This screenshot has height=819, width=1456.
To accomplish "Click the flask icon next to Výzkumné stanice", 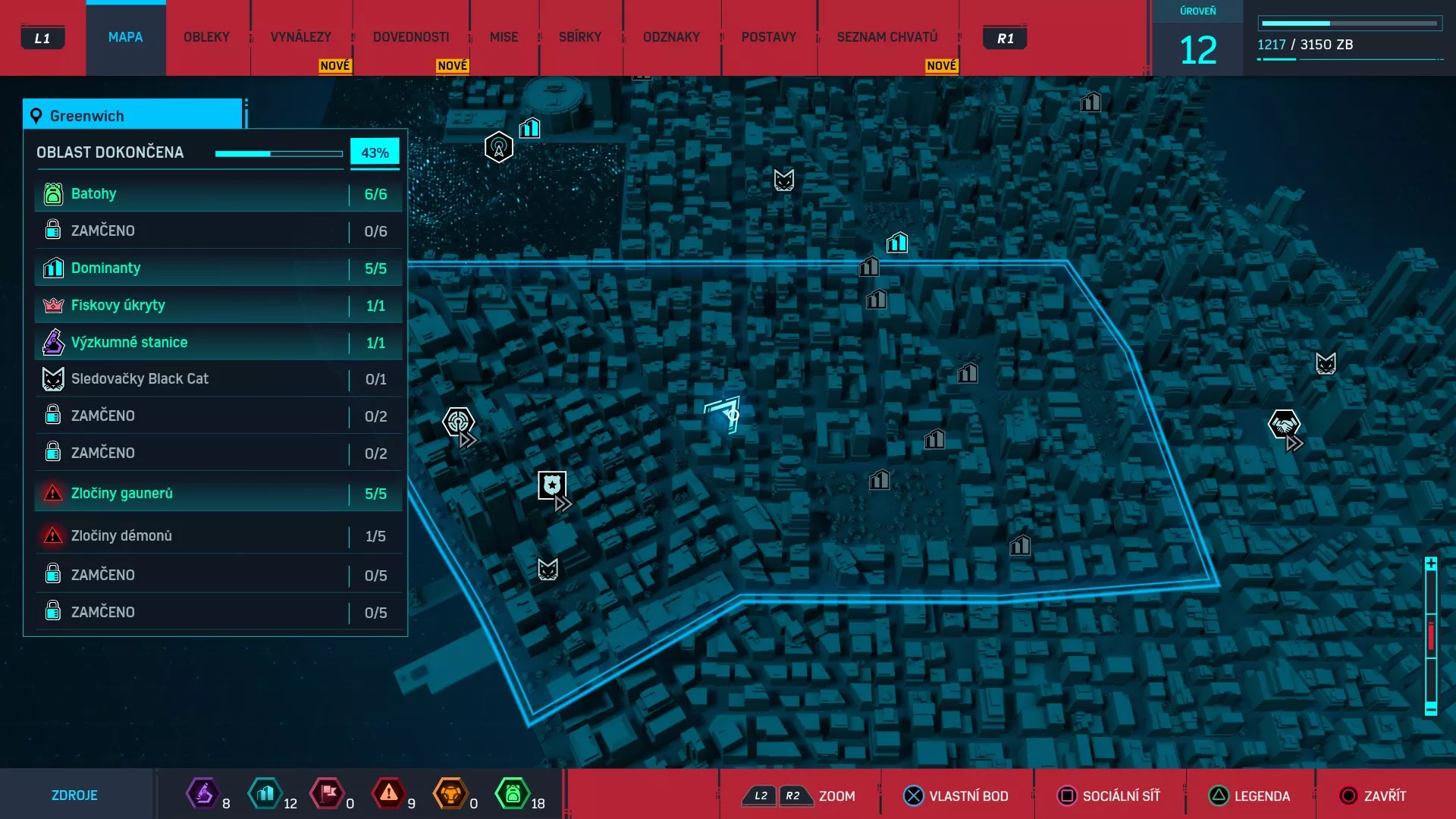I will (x=52, y=342).
